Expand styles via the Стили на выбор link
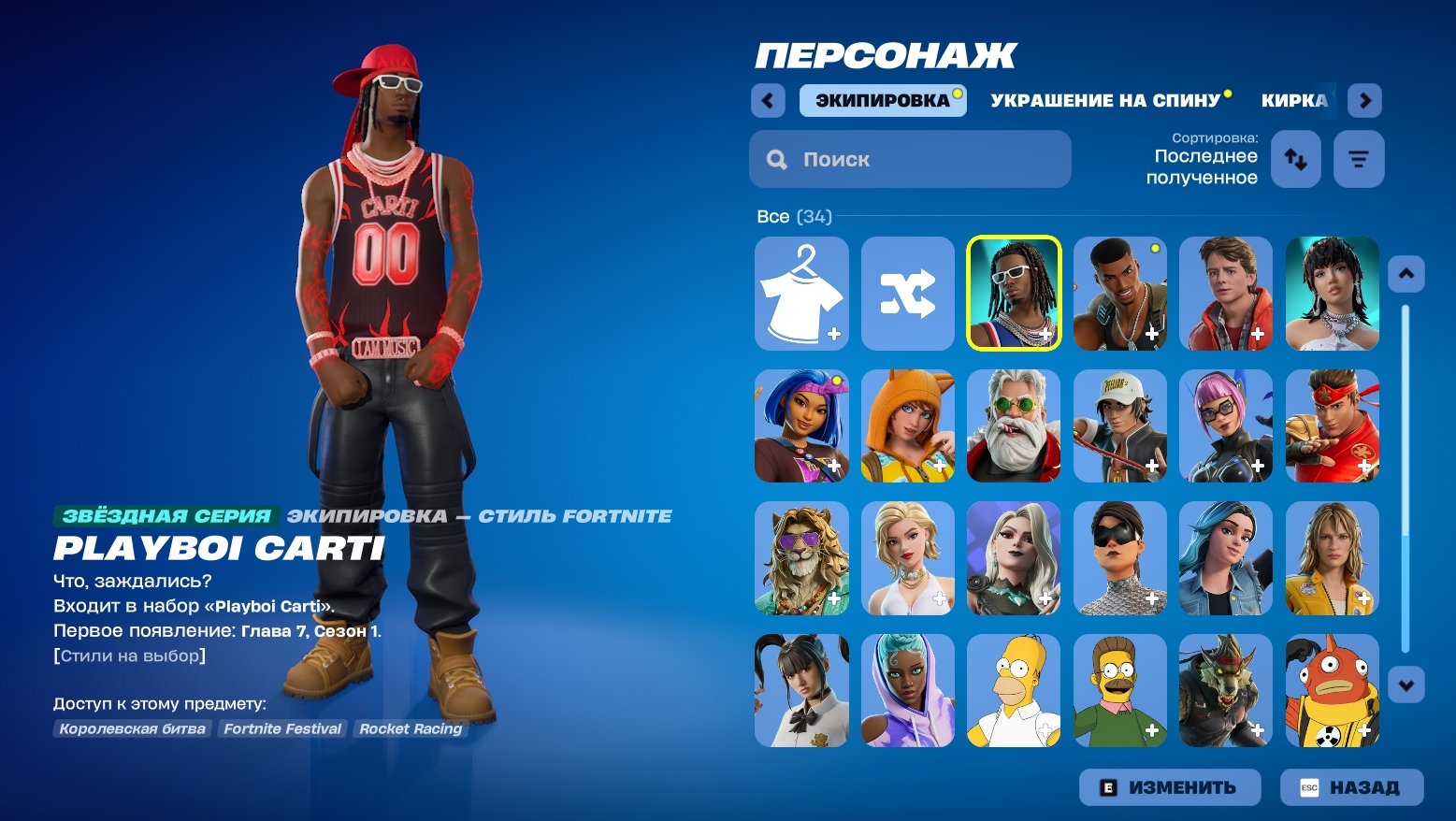1456x821 pixels. click(128, 655)
